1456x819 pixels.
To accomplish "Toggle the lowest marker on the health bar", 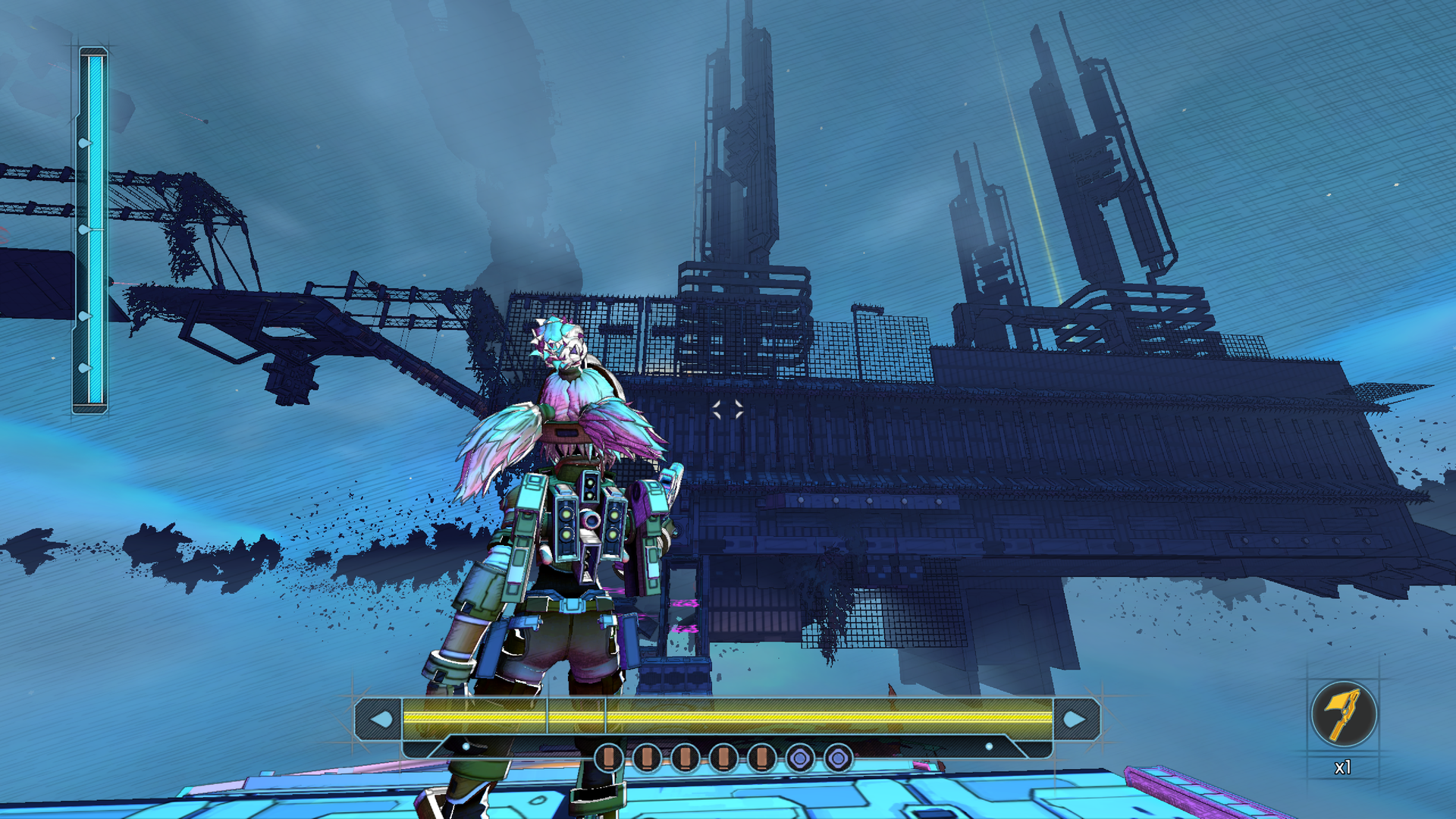I will pos(85,366).
